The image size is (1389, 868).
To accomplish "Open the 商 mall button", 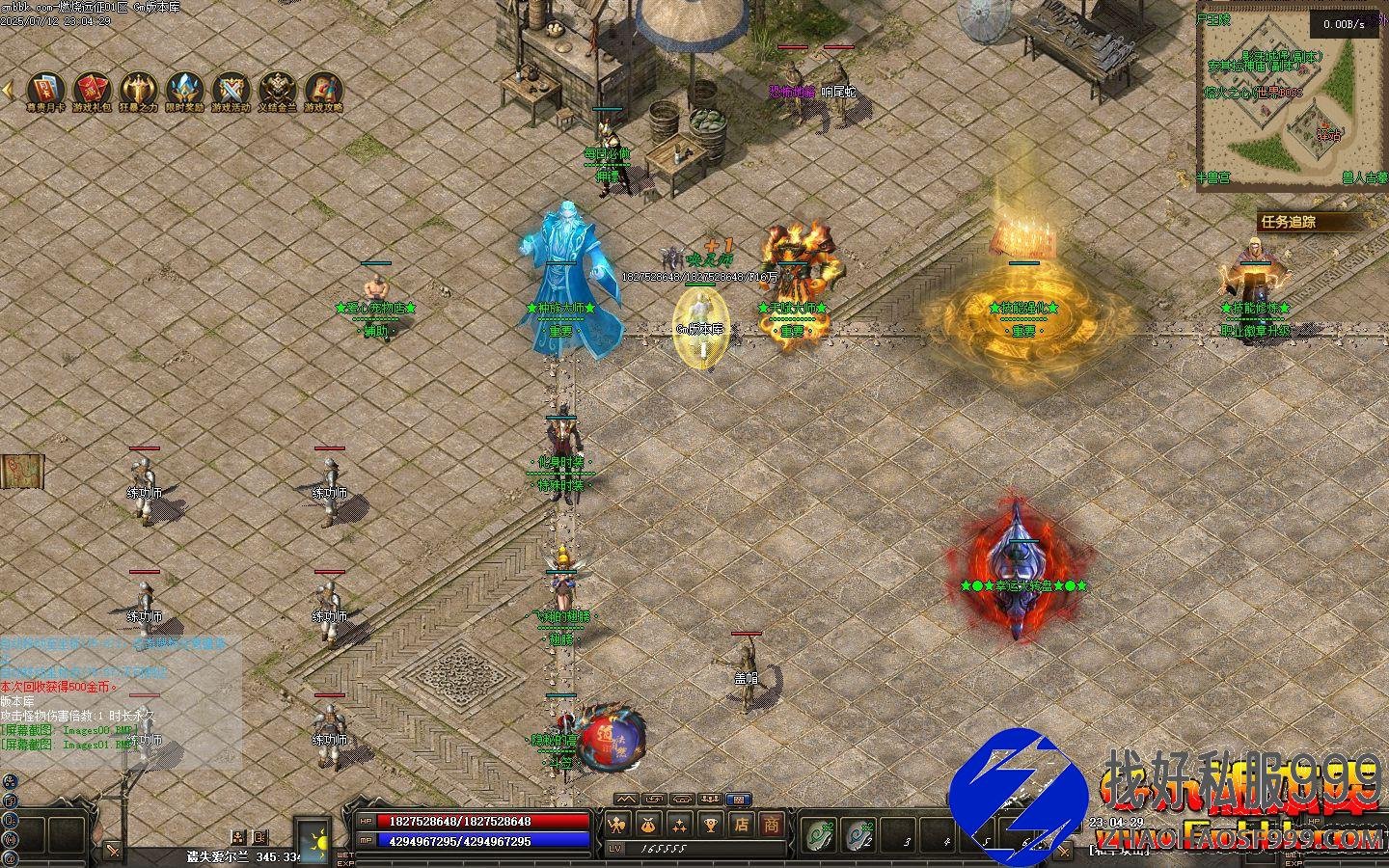I will (772, 825).
